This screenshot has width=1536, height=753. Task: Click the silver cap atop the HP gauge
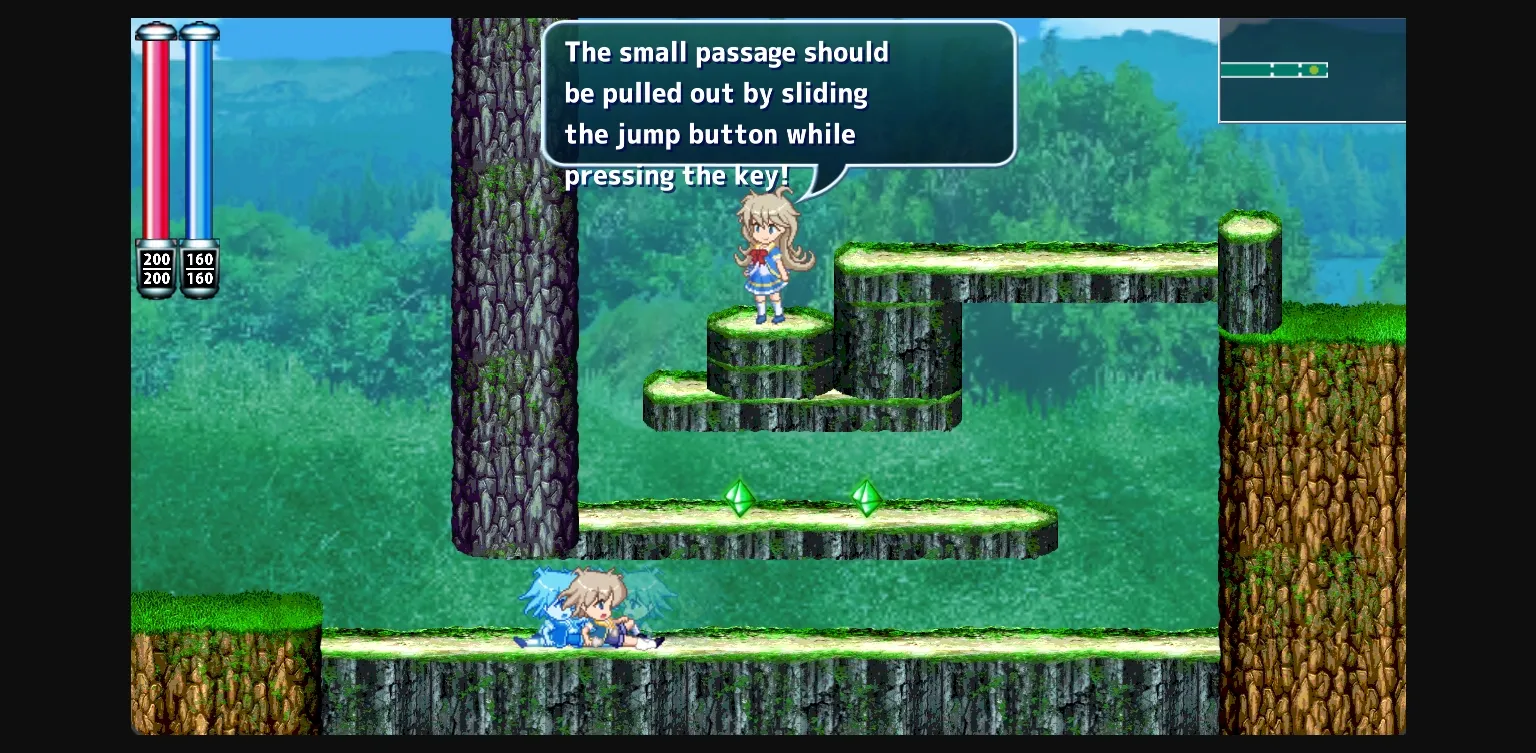156,32
